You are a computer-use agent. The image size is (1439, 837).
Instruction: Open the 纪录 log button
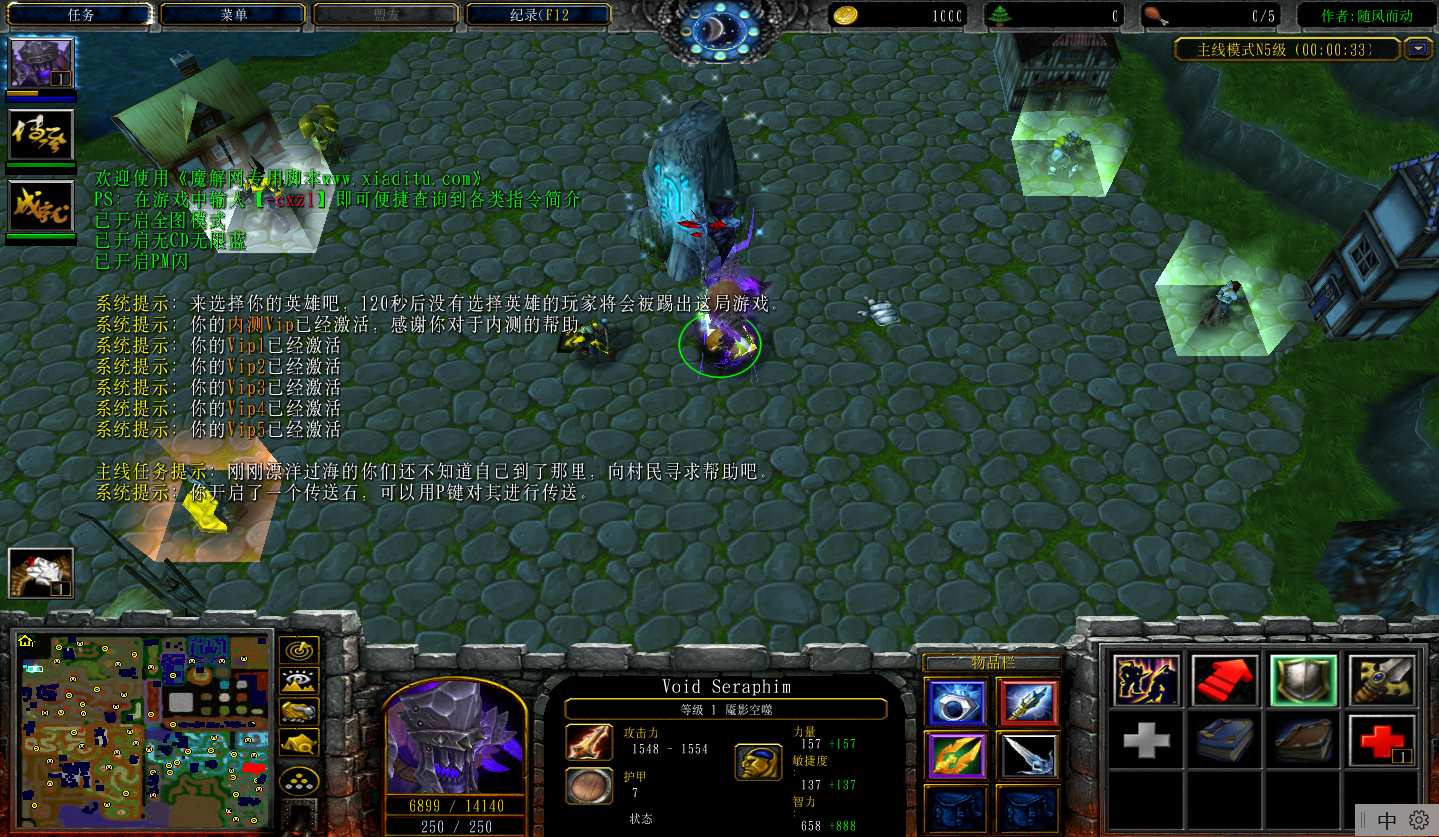coord(538,15)
